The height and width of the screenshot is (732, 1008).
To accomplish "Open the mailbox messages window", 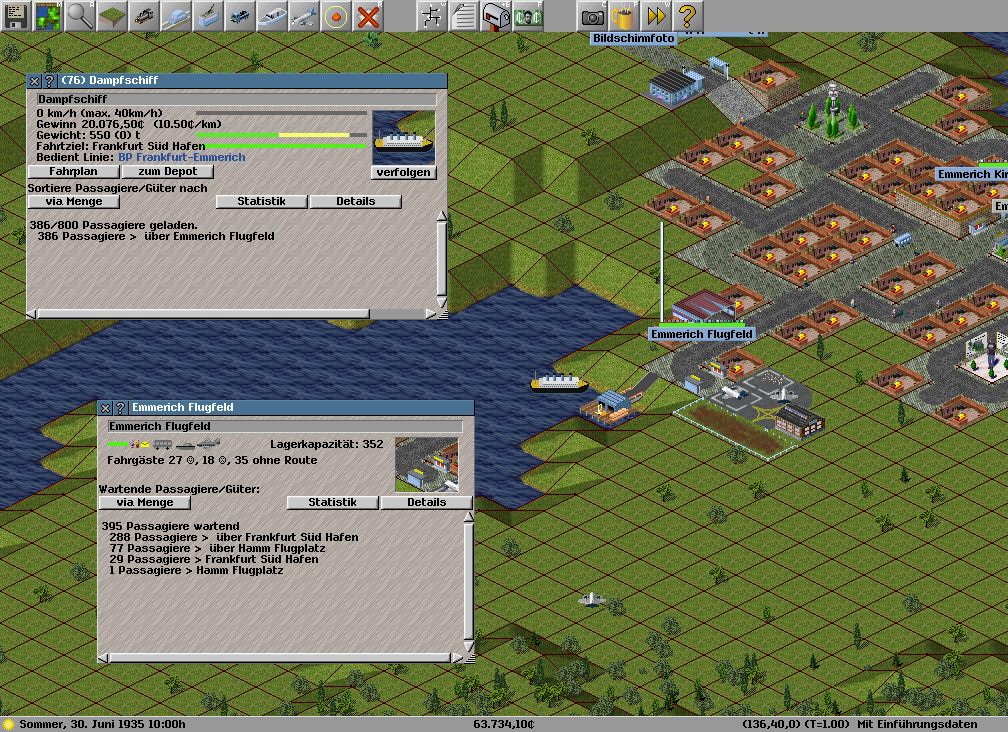I will [496, 16].
